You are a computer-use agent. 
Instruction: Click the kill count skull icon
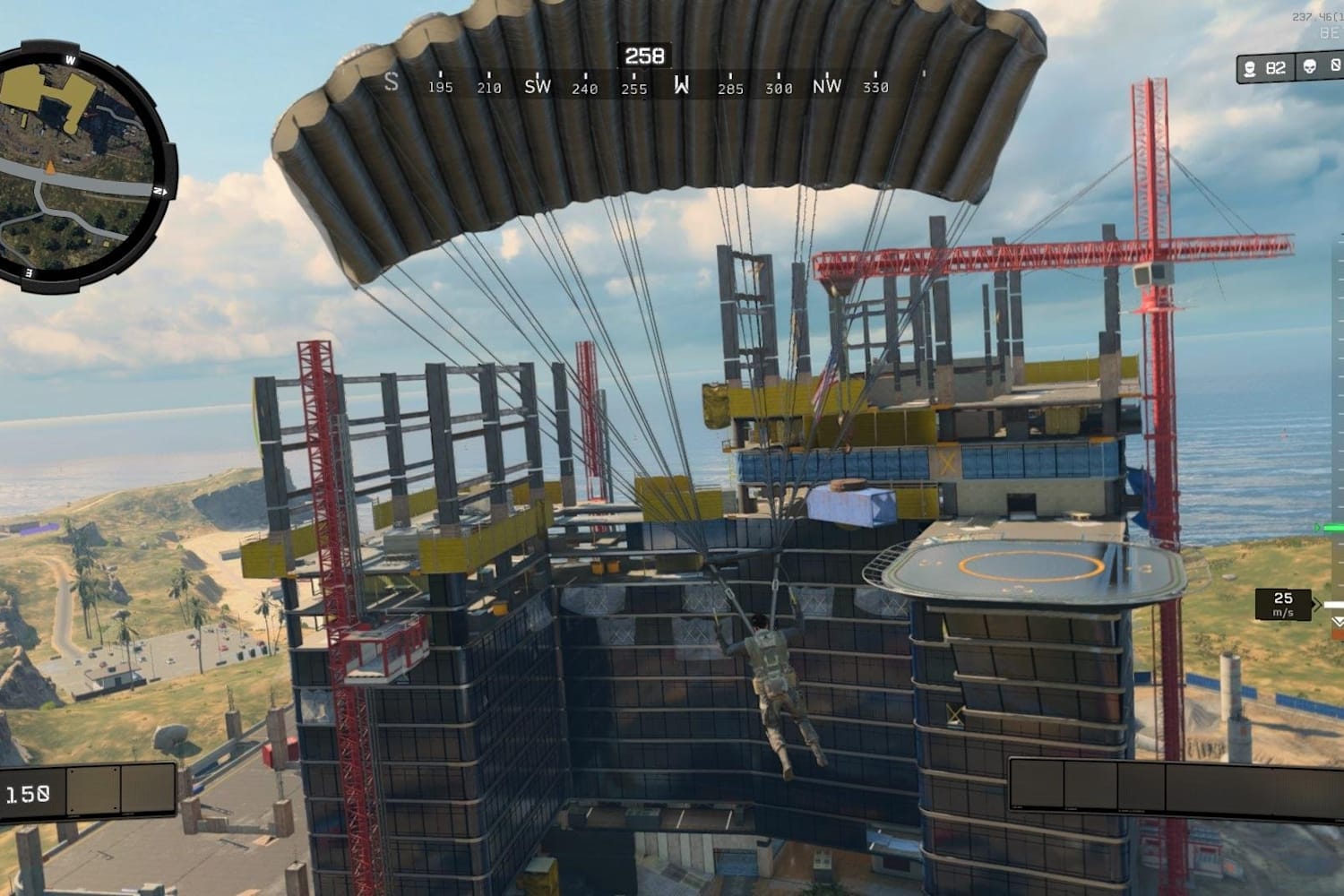(x=1310, y=68)
